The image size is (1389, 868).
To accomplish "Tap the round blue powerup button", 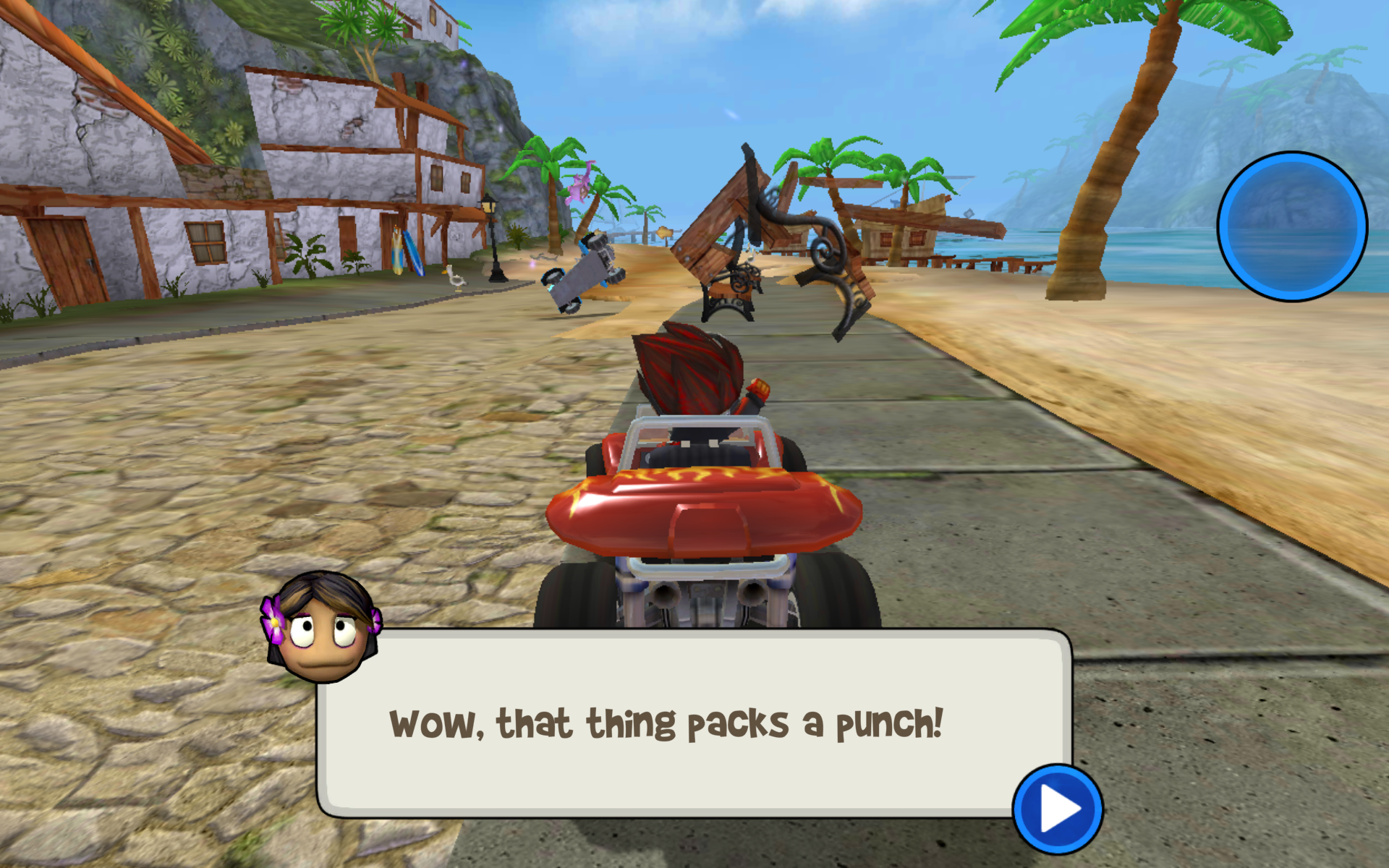I will [x=1292, y=226].
